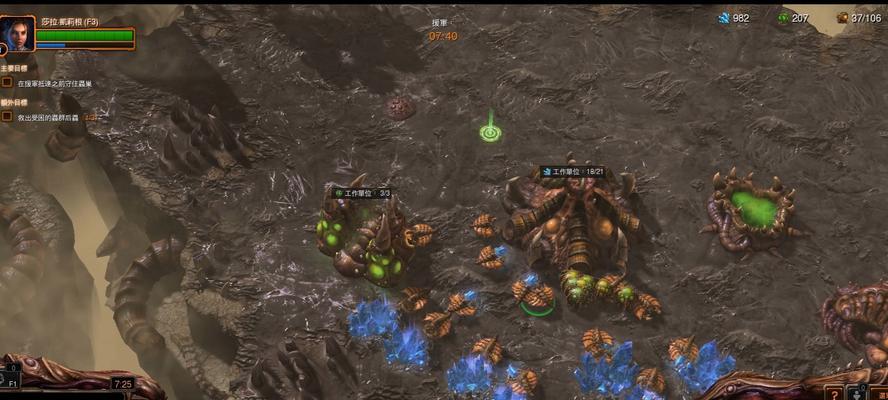Select Kerrigan's hero portrait
888x400 pixels.
pos(18,33)
